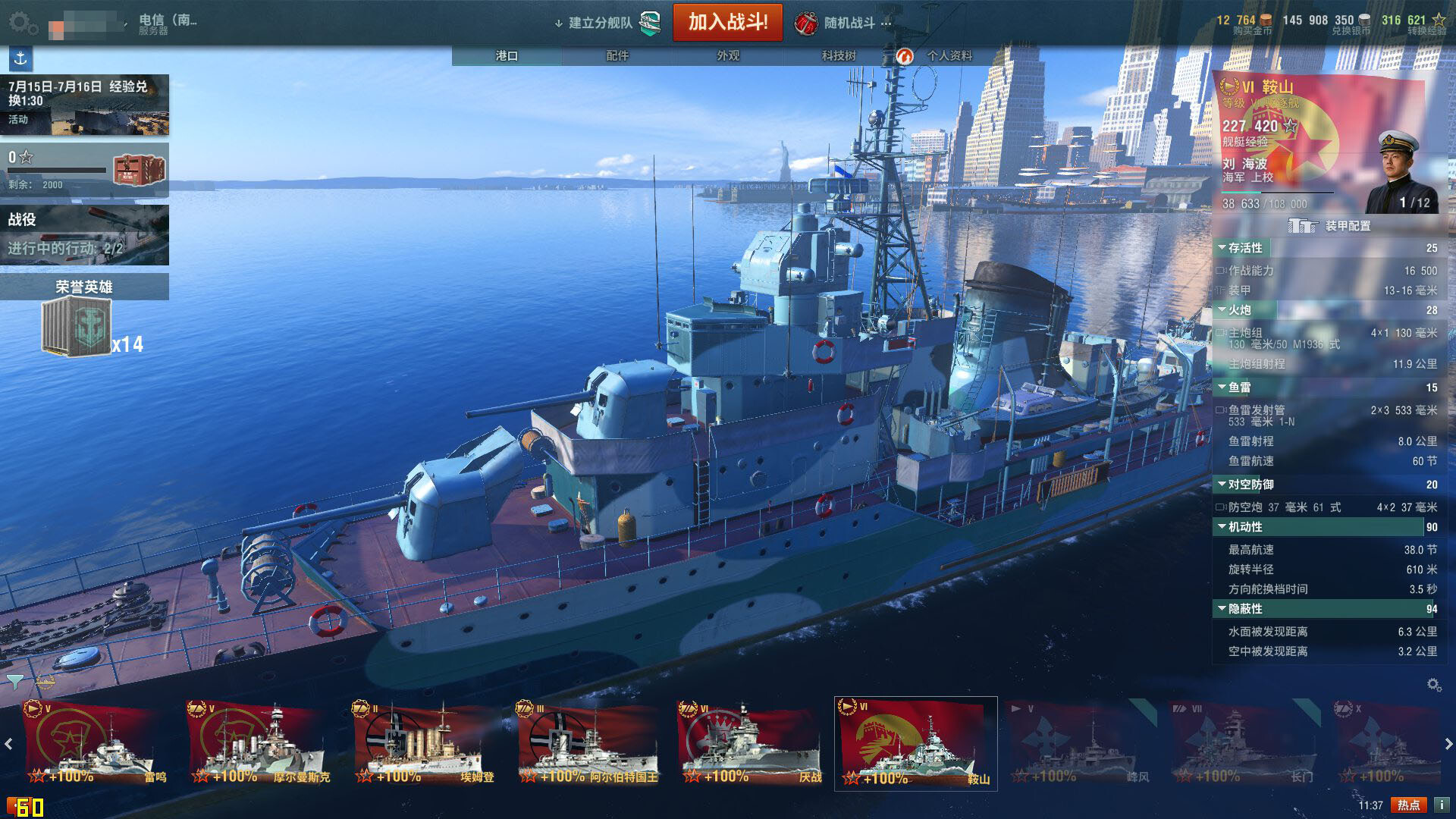Viewport: 1456px width, 819px height.
Task: Open the 个人资料 profile tab
Action: pos(948,55)
